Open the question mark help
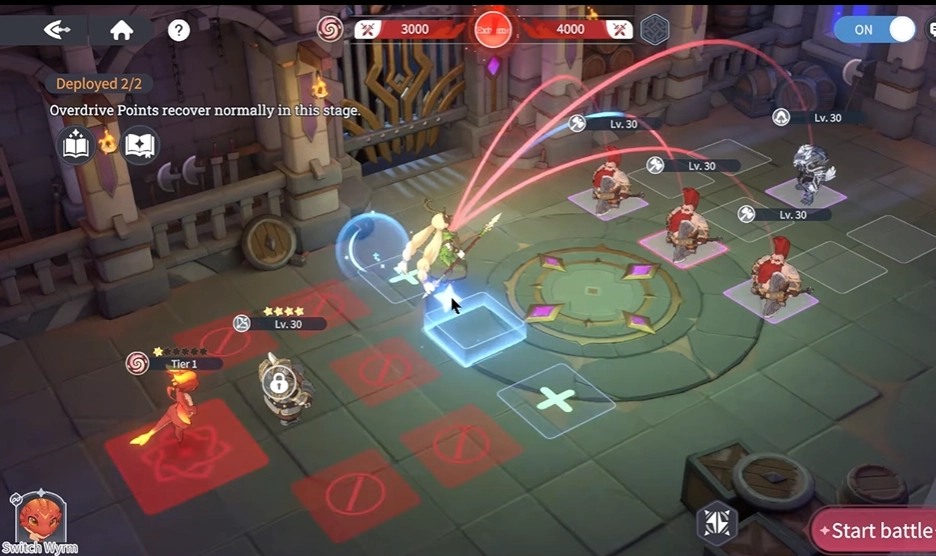 click(x=179, y=30)
